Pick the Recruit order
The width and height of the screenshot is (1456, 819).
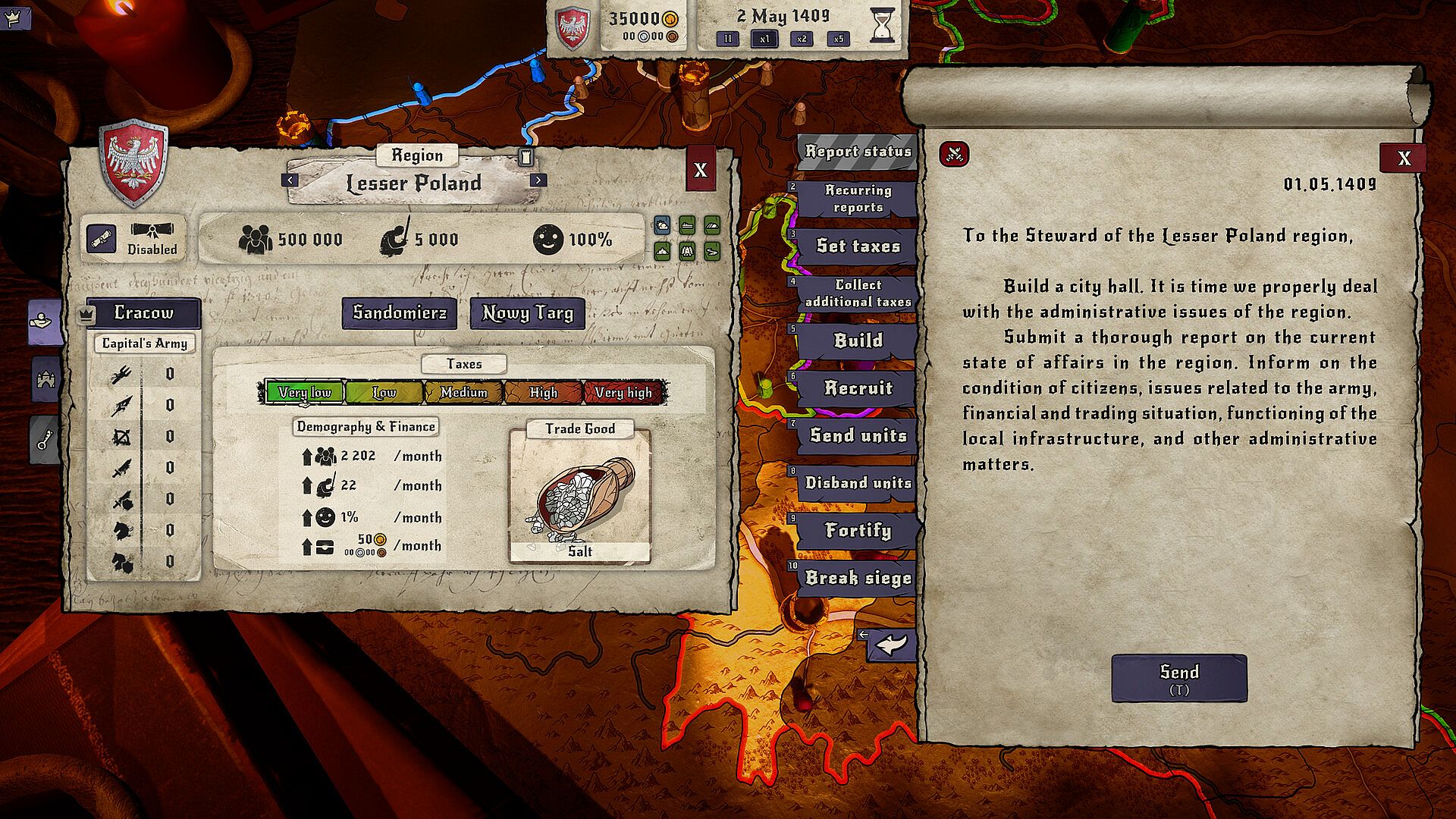858,388
